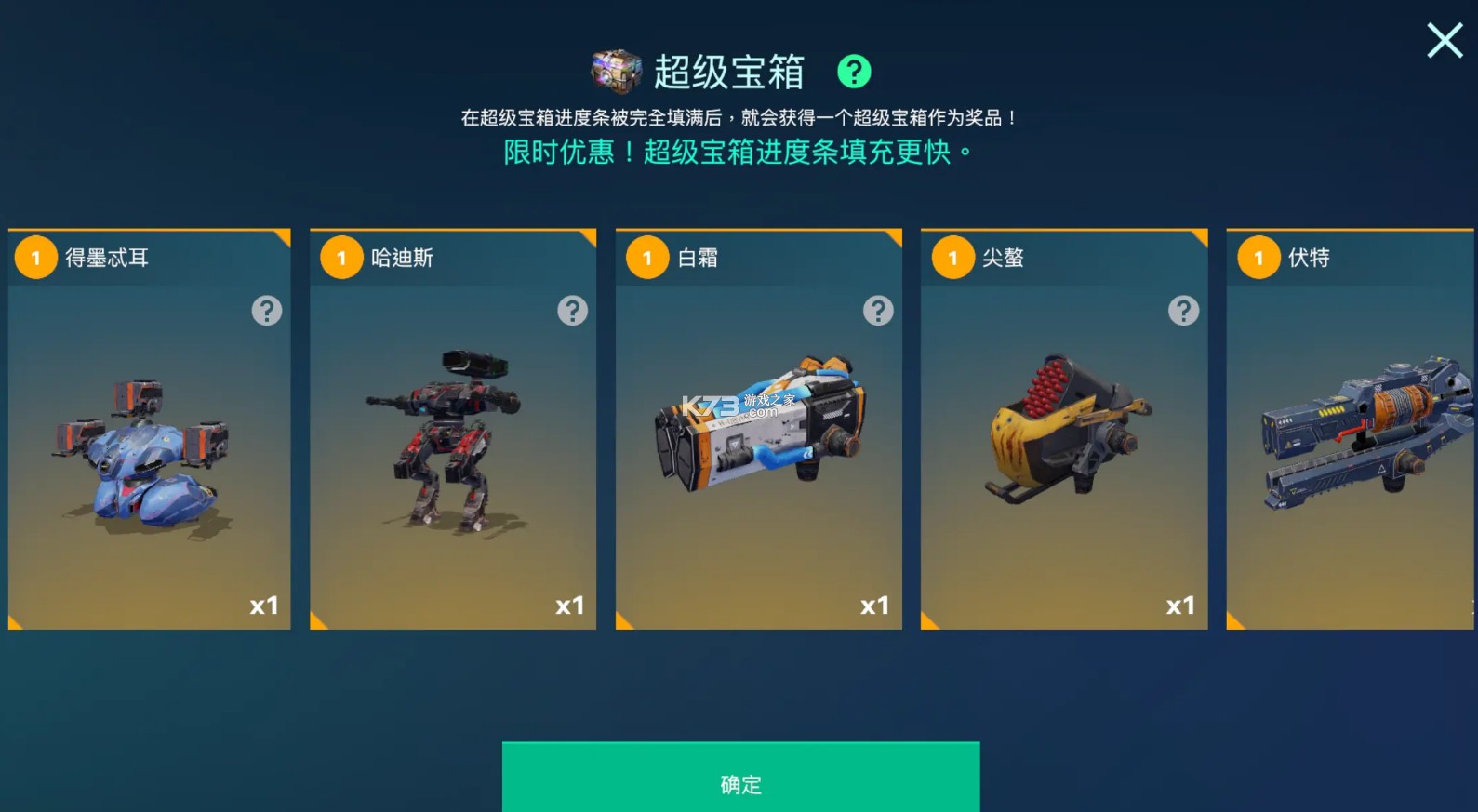Open the help icon on 得墨忒耳 card
1478x812 pixels.
tap(267, 310)
